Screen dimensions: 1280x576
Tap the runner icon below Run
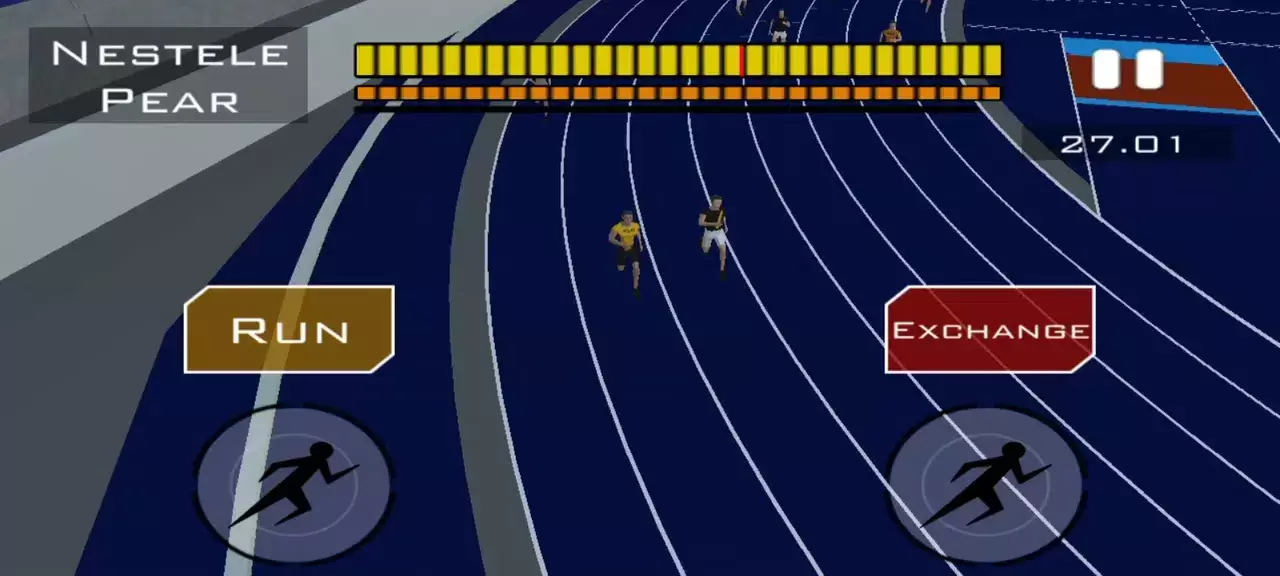point(293,484)
